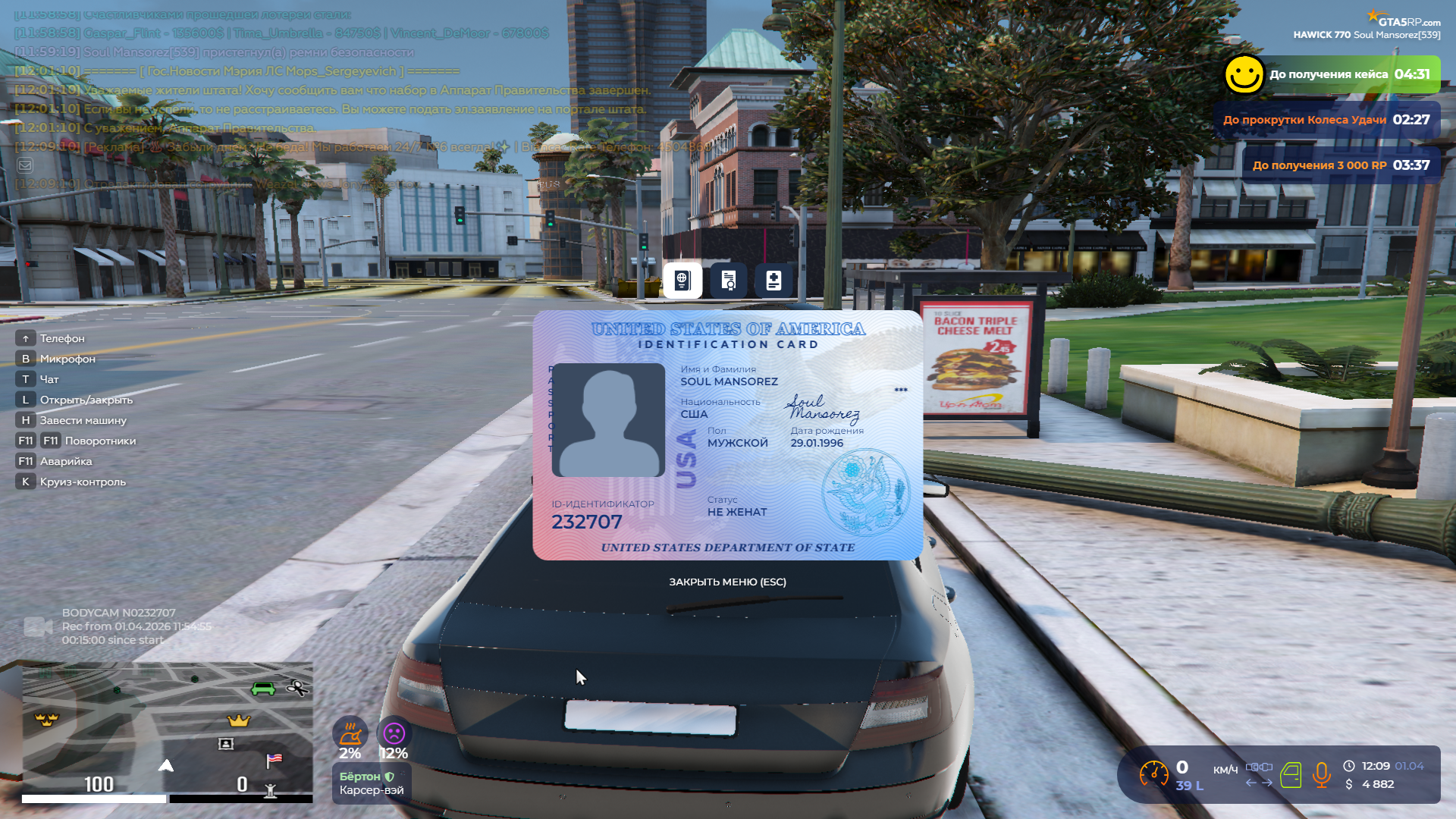Image resolution: width=1456 pixels, height=819 pixels.
Task: Click the green car marker on the minimap
Action: click(263, 688)
